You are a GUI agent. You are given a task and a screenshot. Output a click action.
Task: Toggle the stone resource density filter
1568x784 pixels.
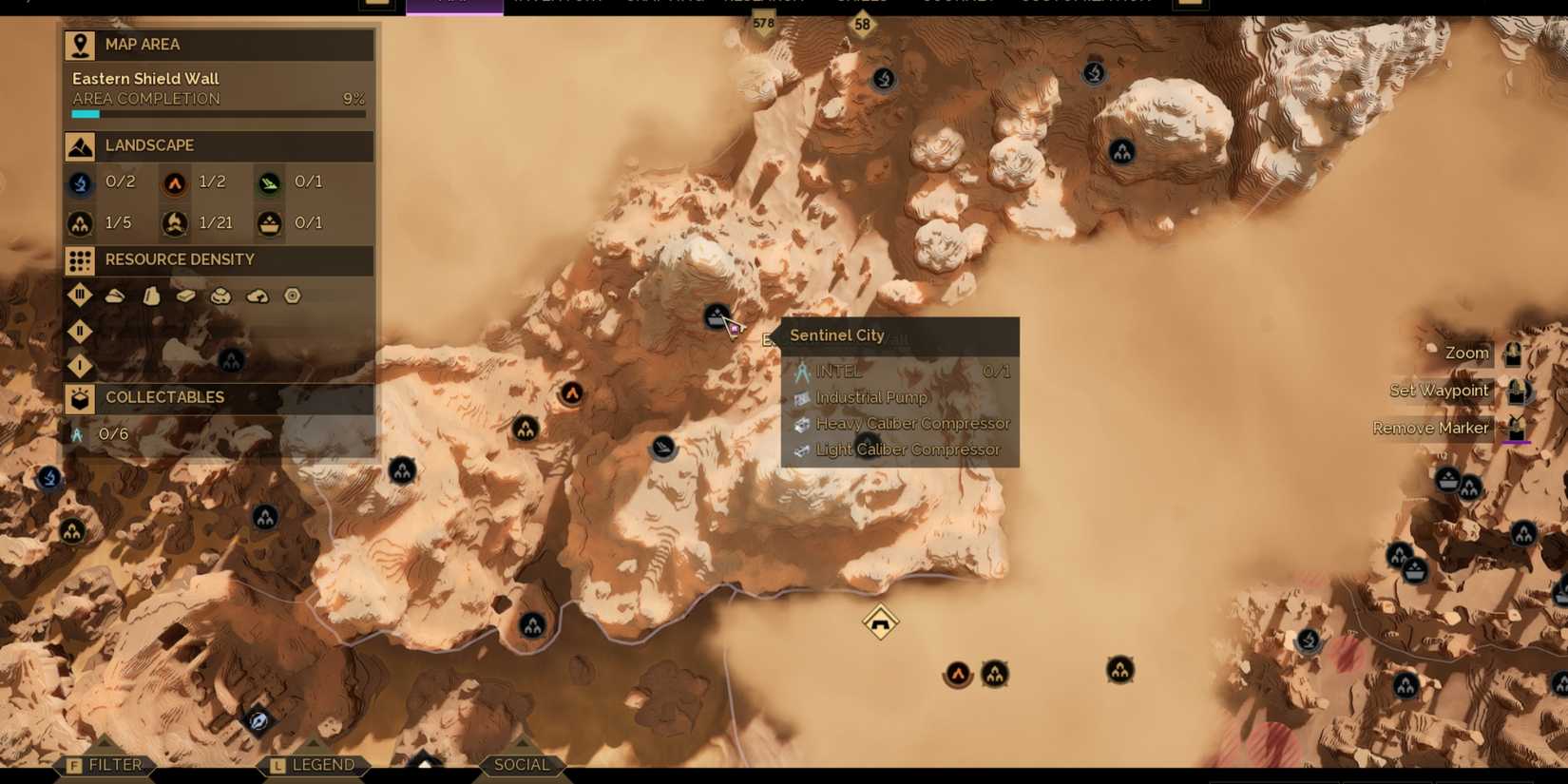pos(151,296)
